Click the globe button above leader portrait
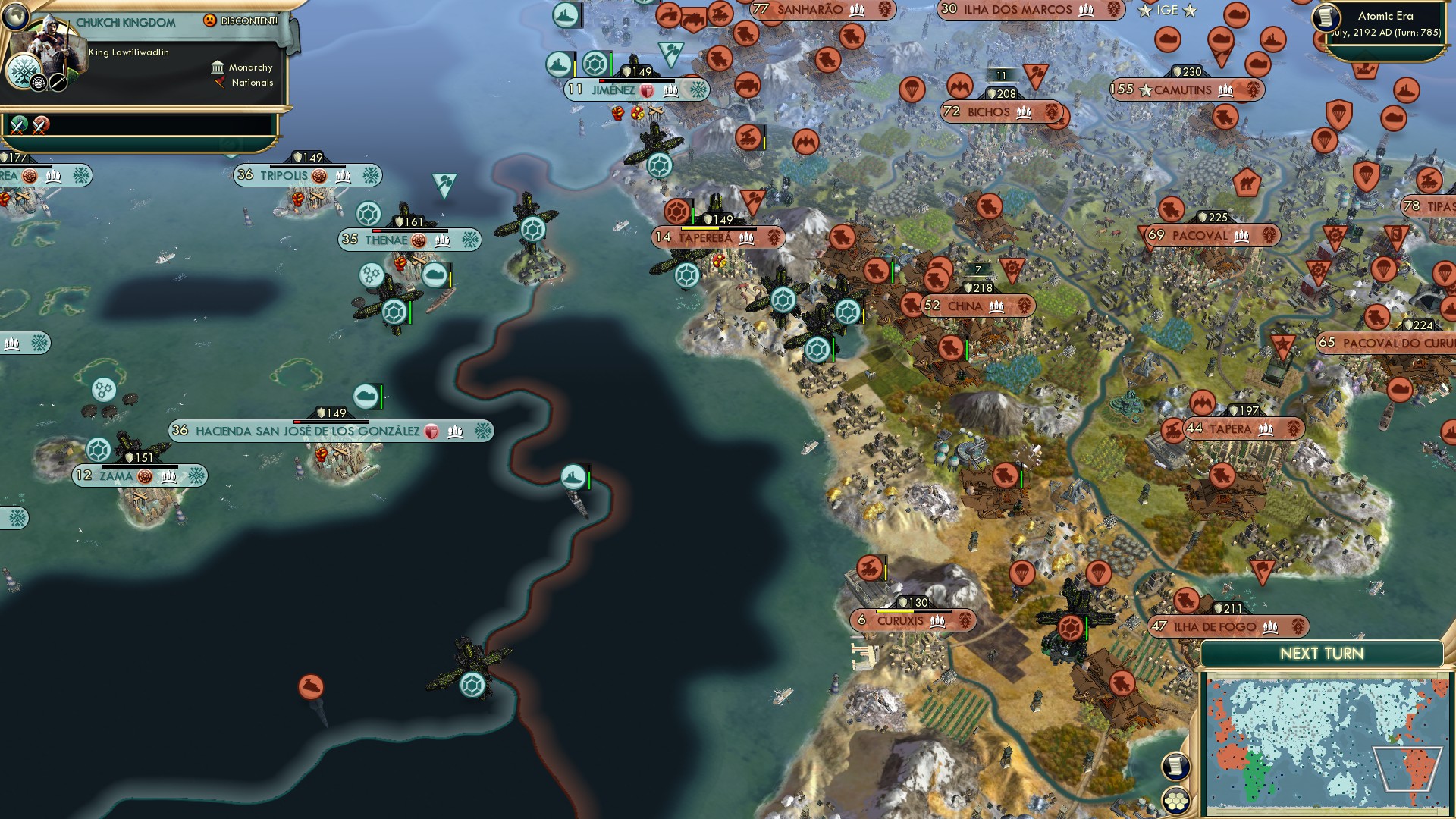 15,15
